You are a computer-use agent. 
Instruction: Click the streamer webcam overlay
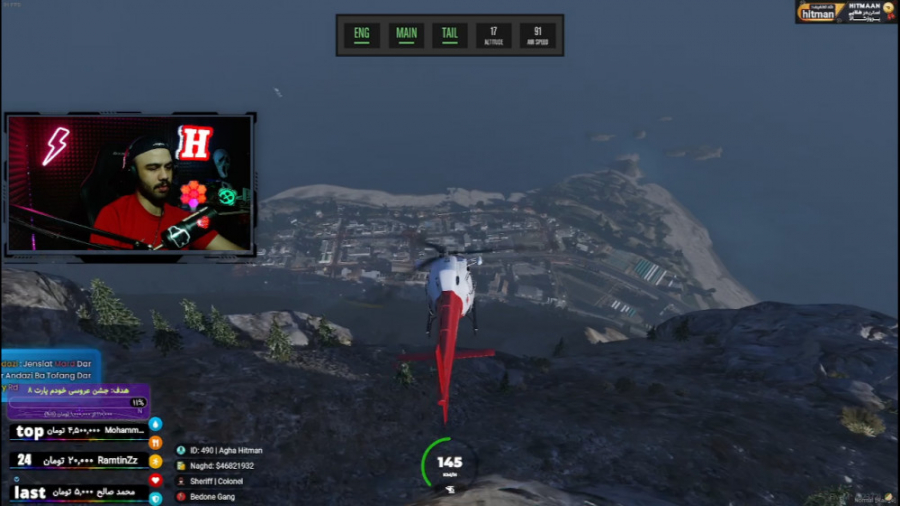click(x=131, y=182)
